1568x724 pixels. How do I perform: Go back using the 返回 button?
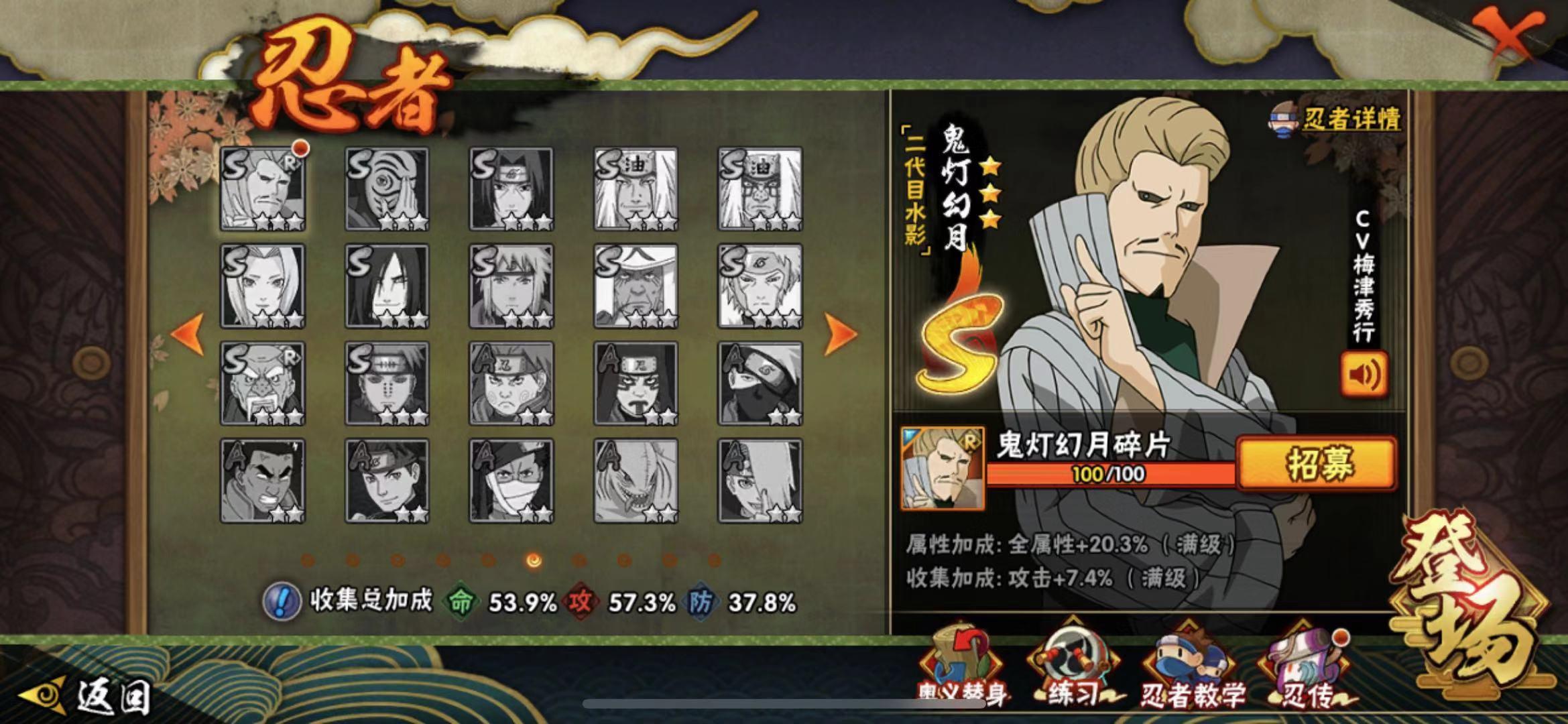pyautogui.click(x=87, y=697)
